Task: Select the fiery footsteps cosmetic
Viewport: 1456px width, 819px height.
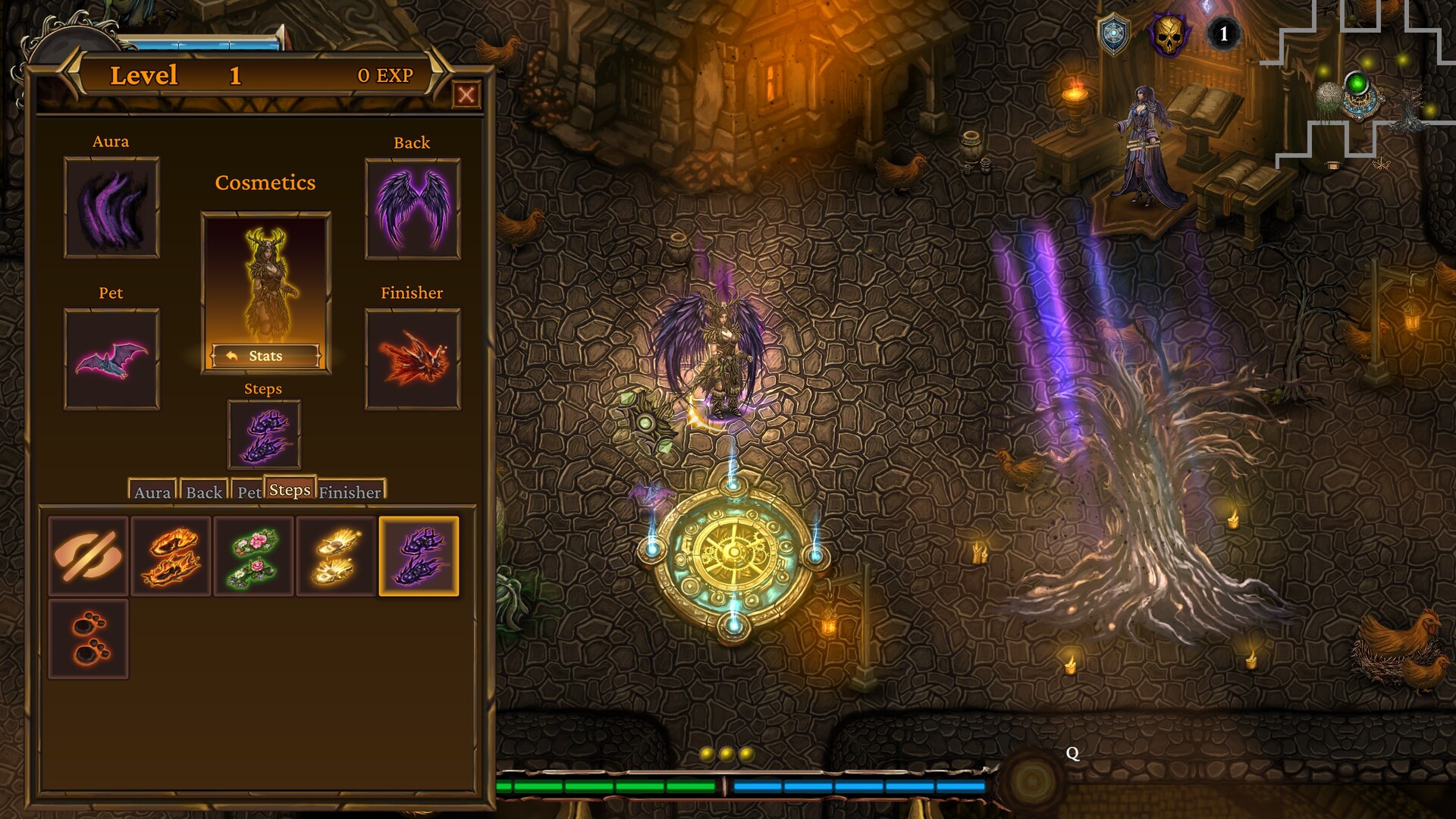Action: (x=171, y=557)
